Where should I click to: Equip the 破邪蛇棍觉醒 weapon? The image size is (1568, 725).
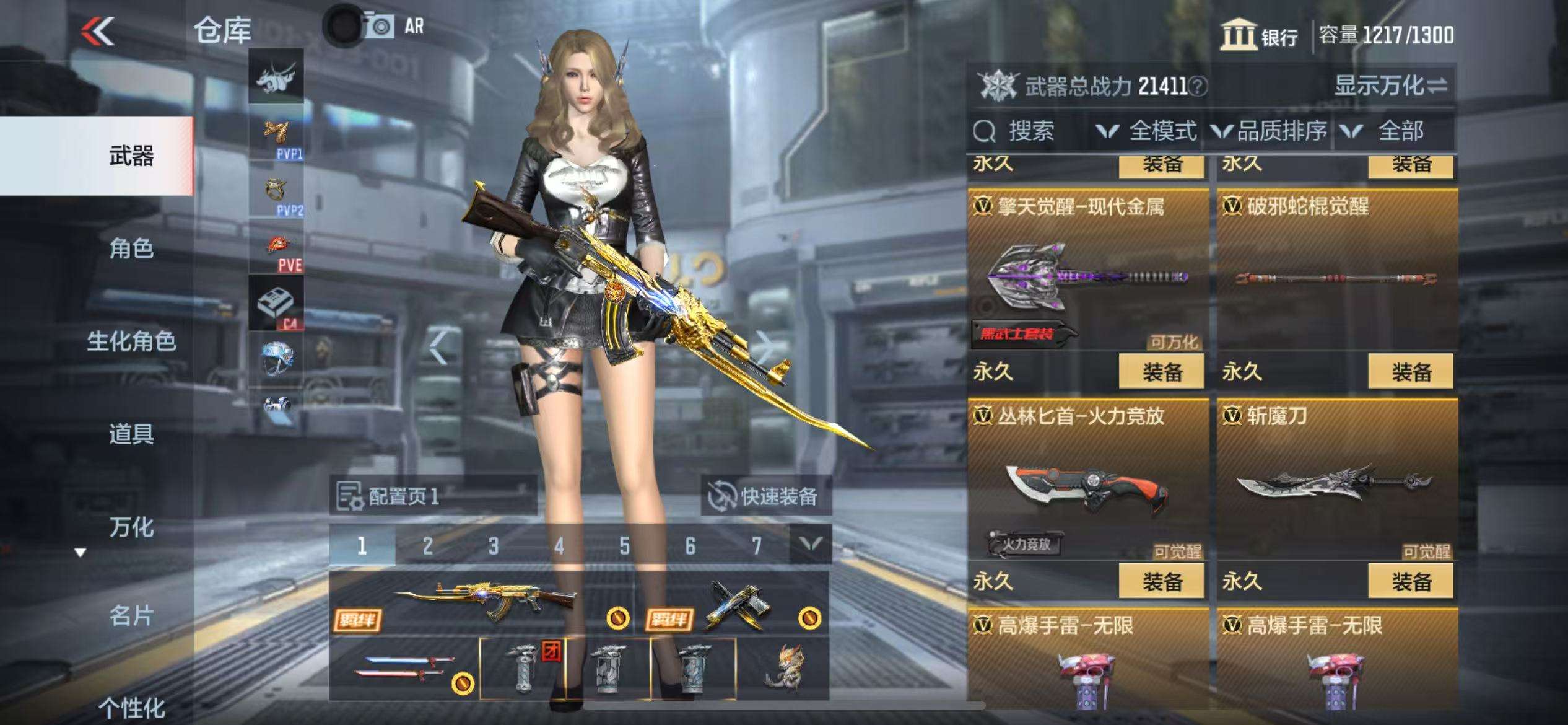1411,372
